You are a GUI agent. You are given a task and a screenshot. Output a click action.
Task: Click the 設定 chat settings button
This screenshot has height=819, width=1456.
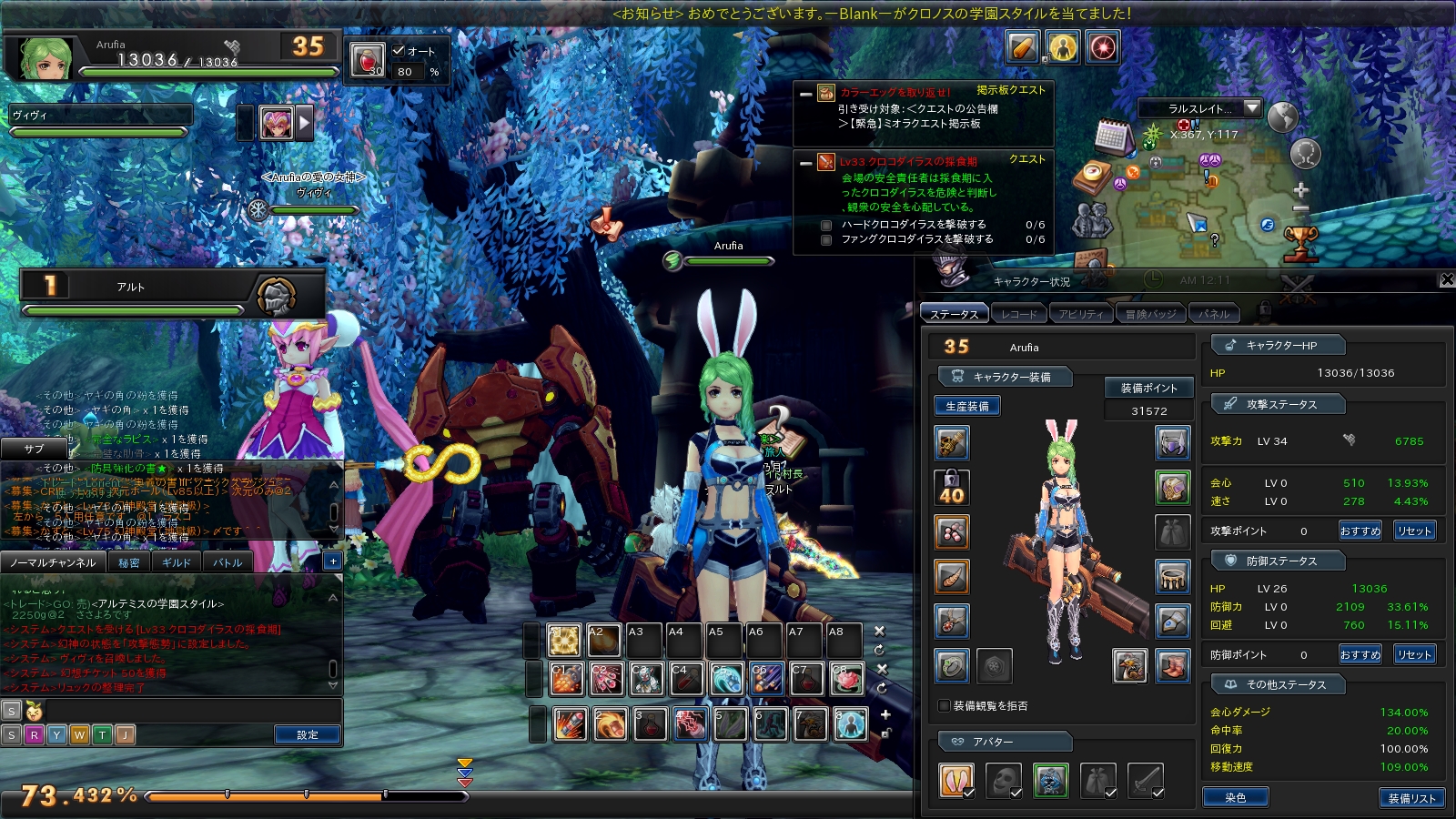[x=308, y=734]
